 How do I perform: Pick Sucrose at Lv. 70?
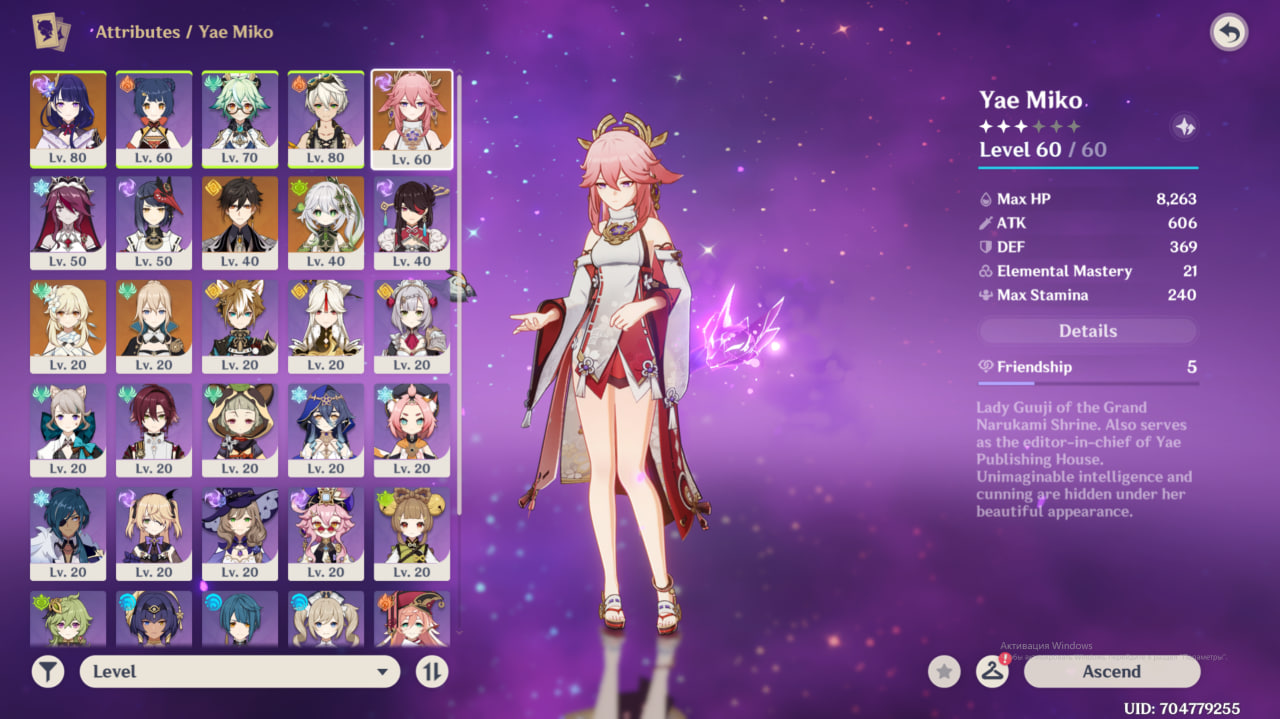240,118
